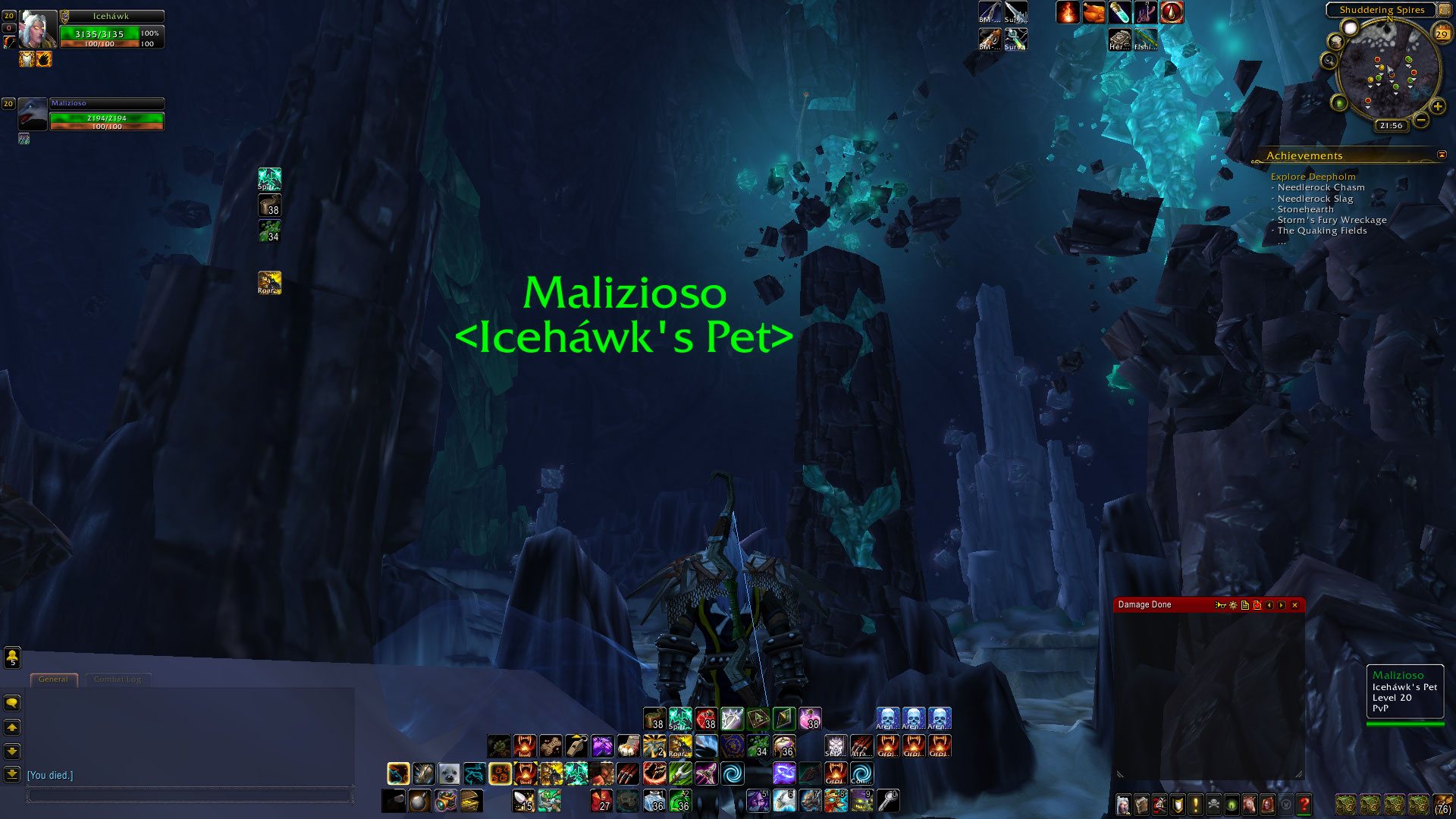Select the General chat tab
1456x819 pixels.
coord(53,679)
